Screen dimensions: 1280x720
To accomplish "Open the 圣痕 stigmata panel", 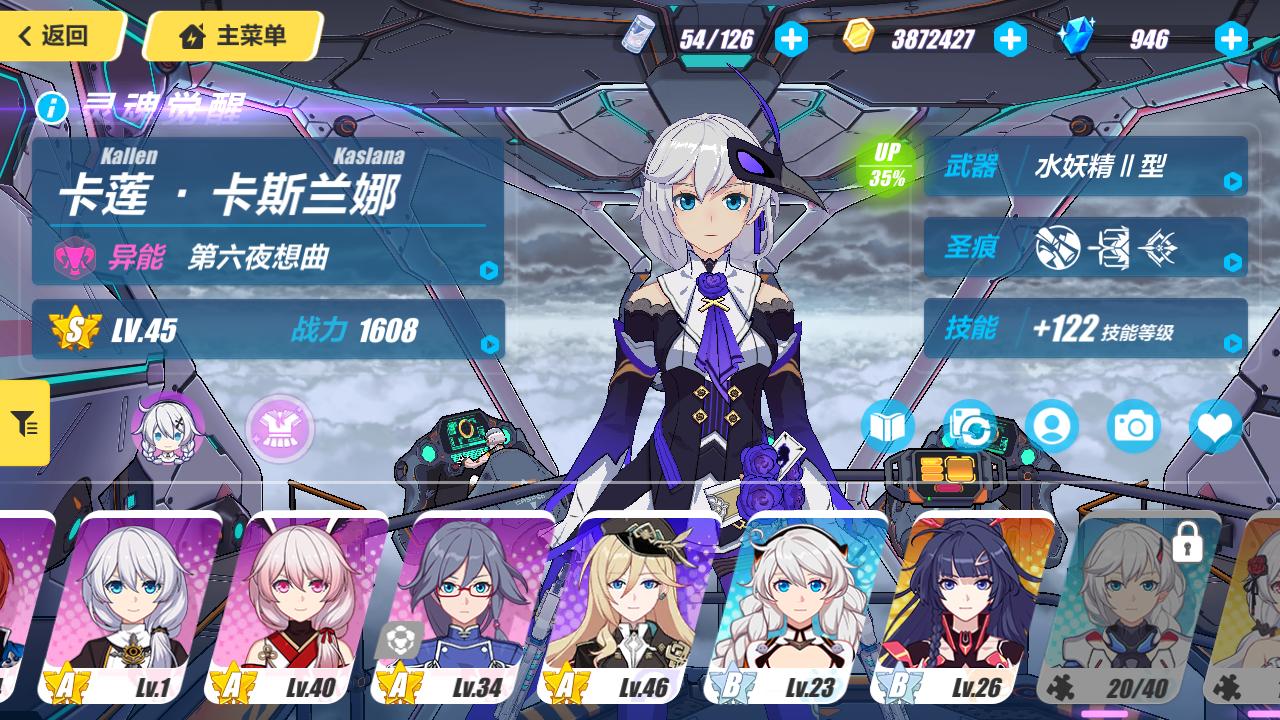I will pos(1085,247).
